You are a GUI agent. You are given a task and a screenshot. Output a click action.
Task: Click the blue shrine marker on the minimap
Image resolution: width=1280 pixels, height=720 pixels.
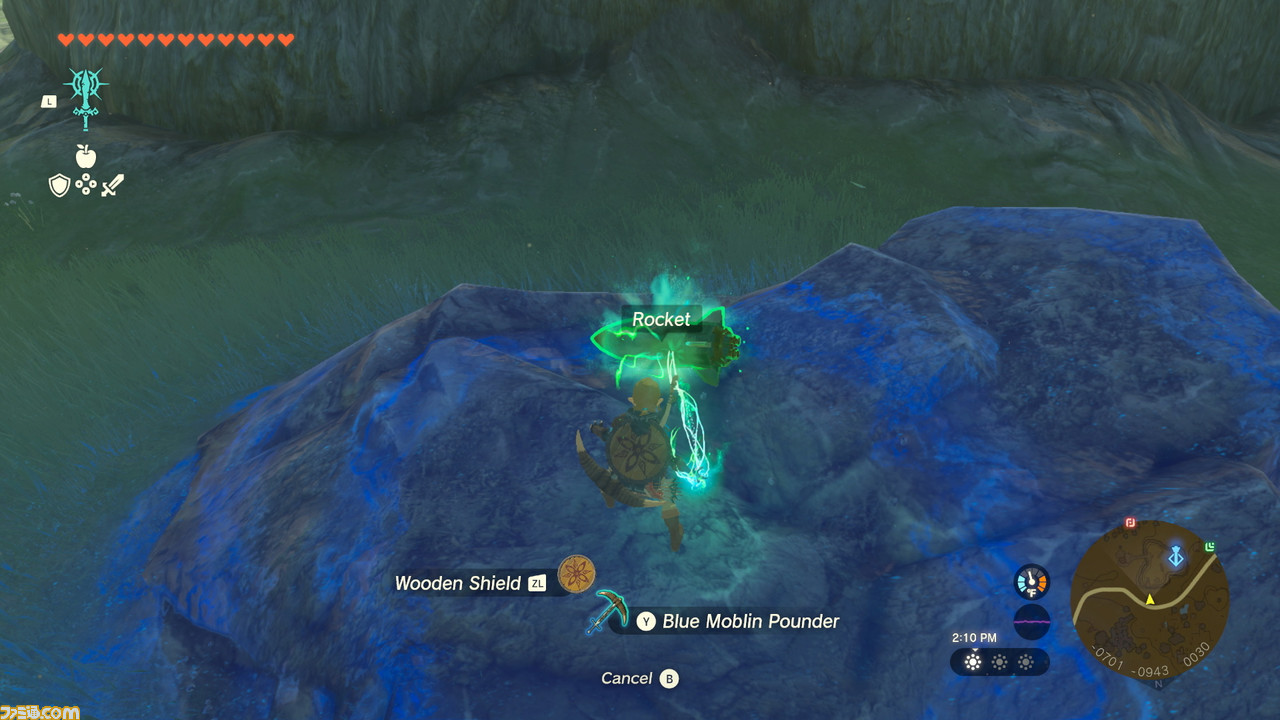coord(1176,556)
